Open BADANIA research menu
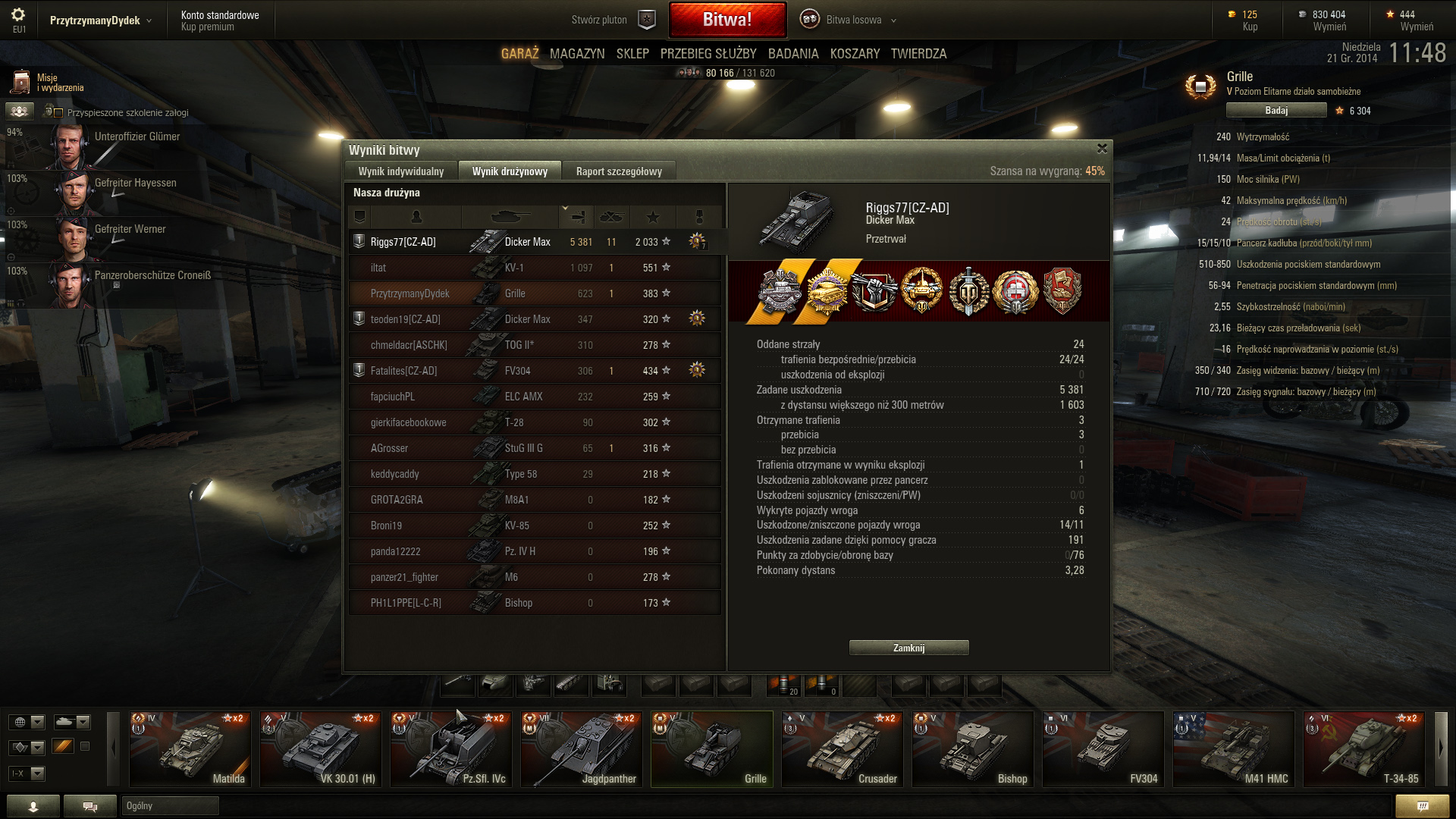The image size is (1456, 819). (x=792, y=54)
